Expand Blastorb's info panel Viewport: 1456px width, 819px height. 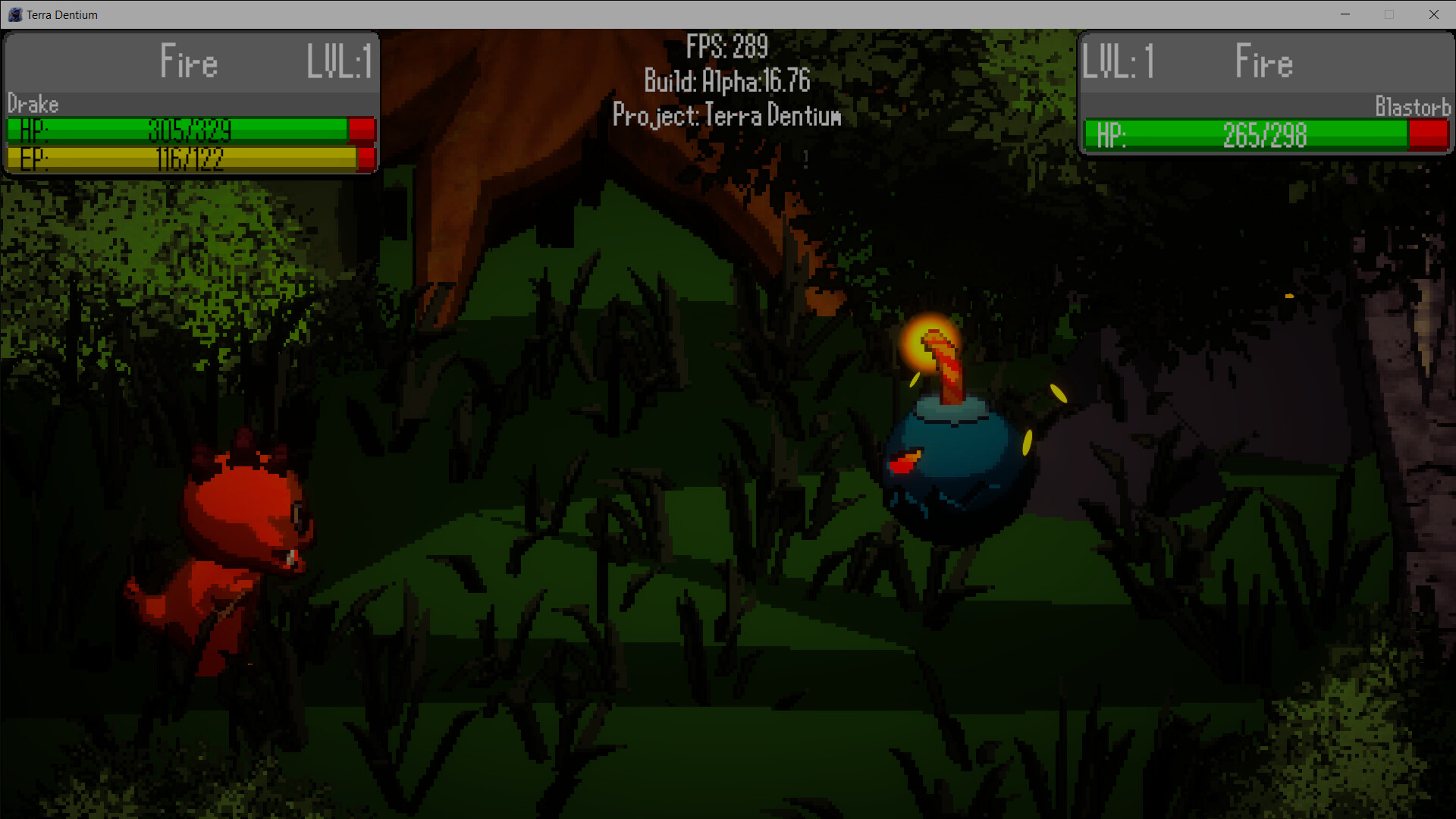[x=1265, y=95]
